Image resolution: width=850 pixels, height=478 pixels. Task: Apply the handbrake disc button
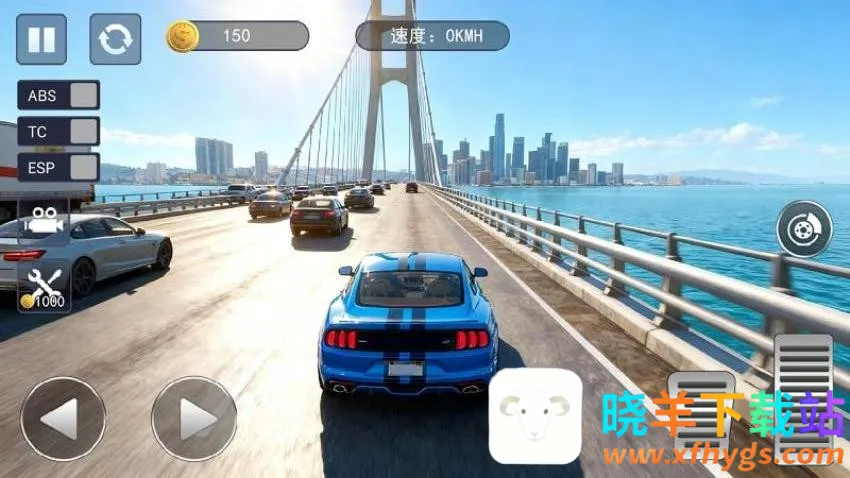804,229
